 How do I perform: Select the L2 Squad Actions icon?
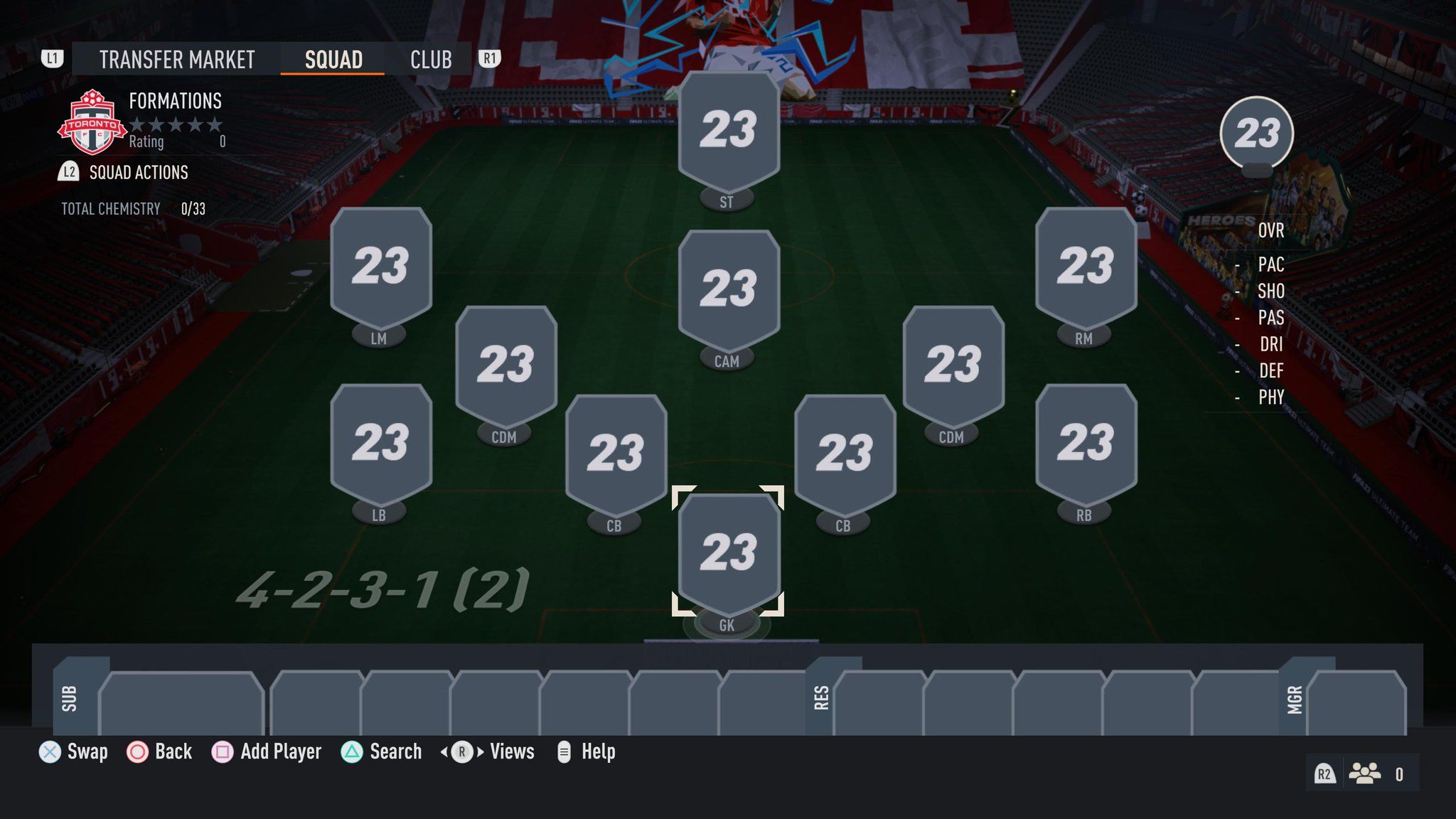(x=69, y=172)
